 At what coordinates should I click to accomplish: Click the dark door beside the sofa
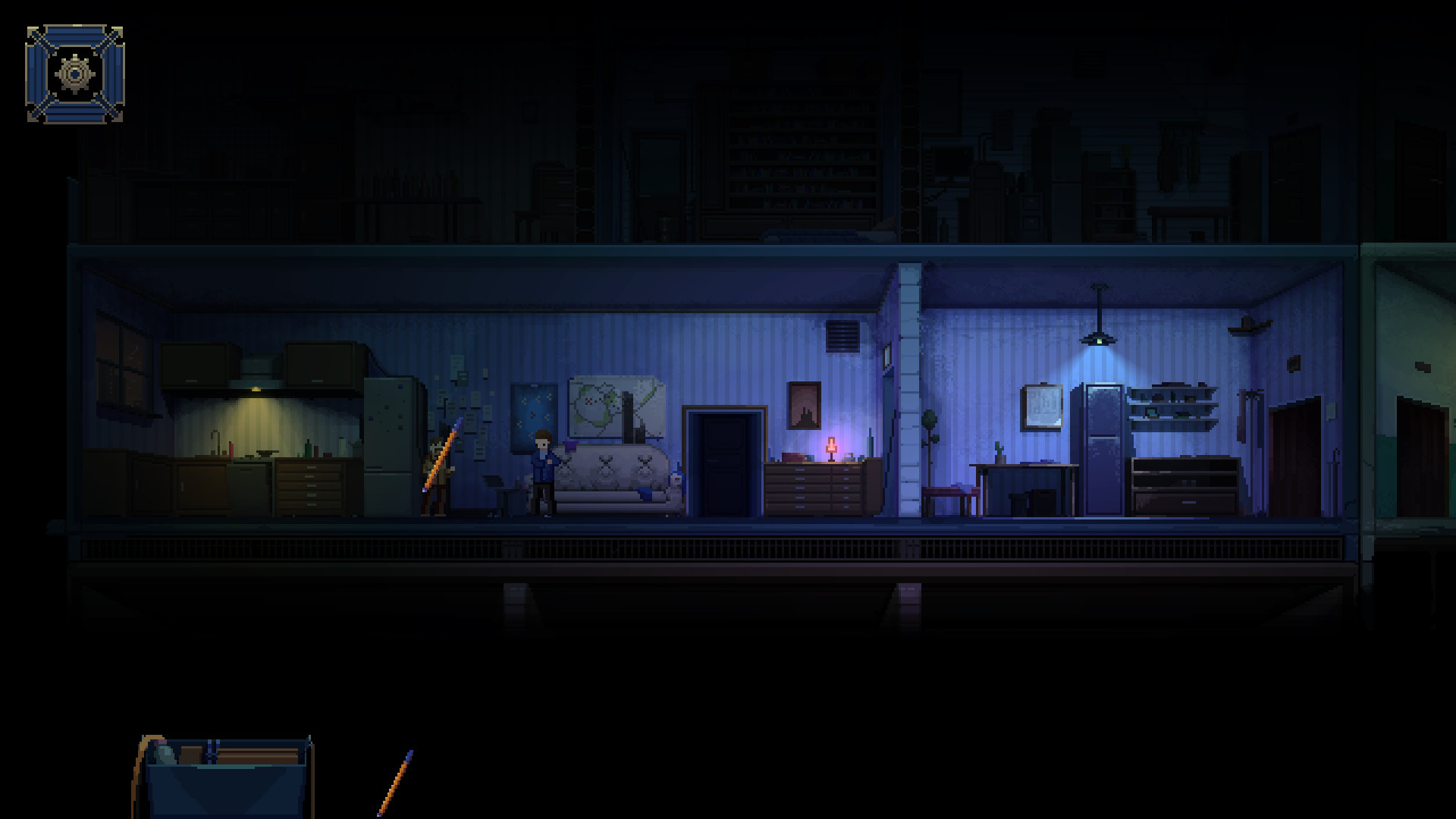coord(723,463)
